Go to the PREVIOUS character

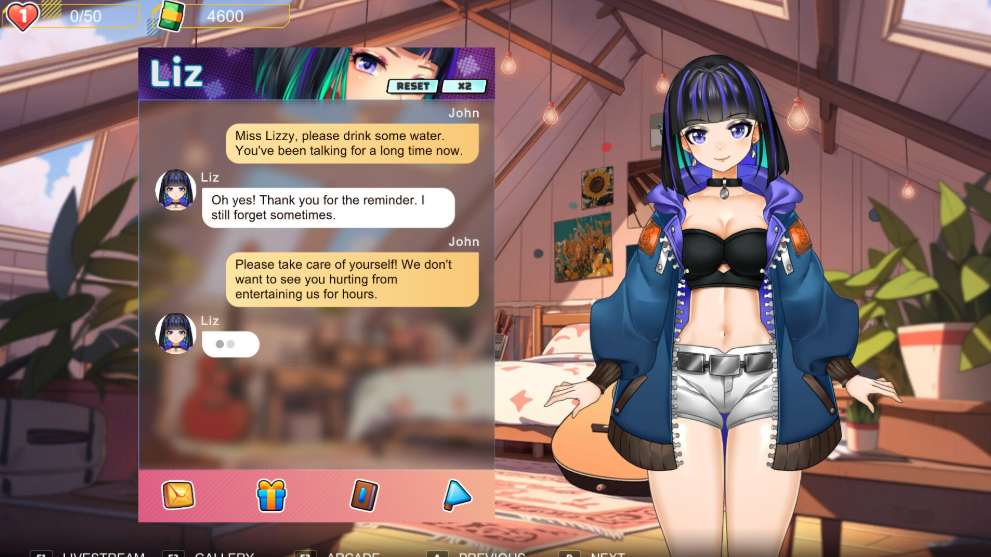click(488, 553)
